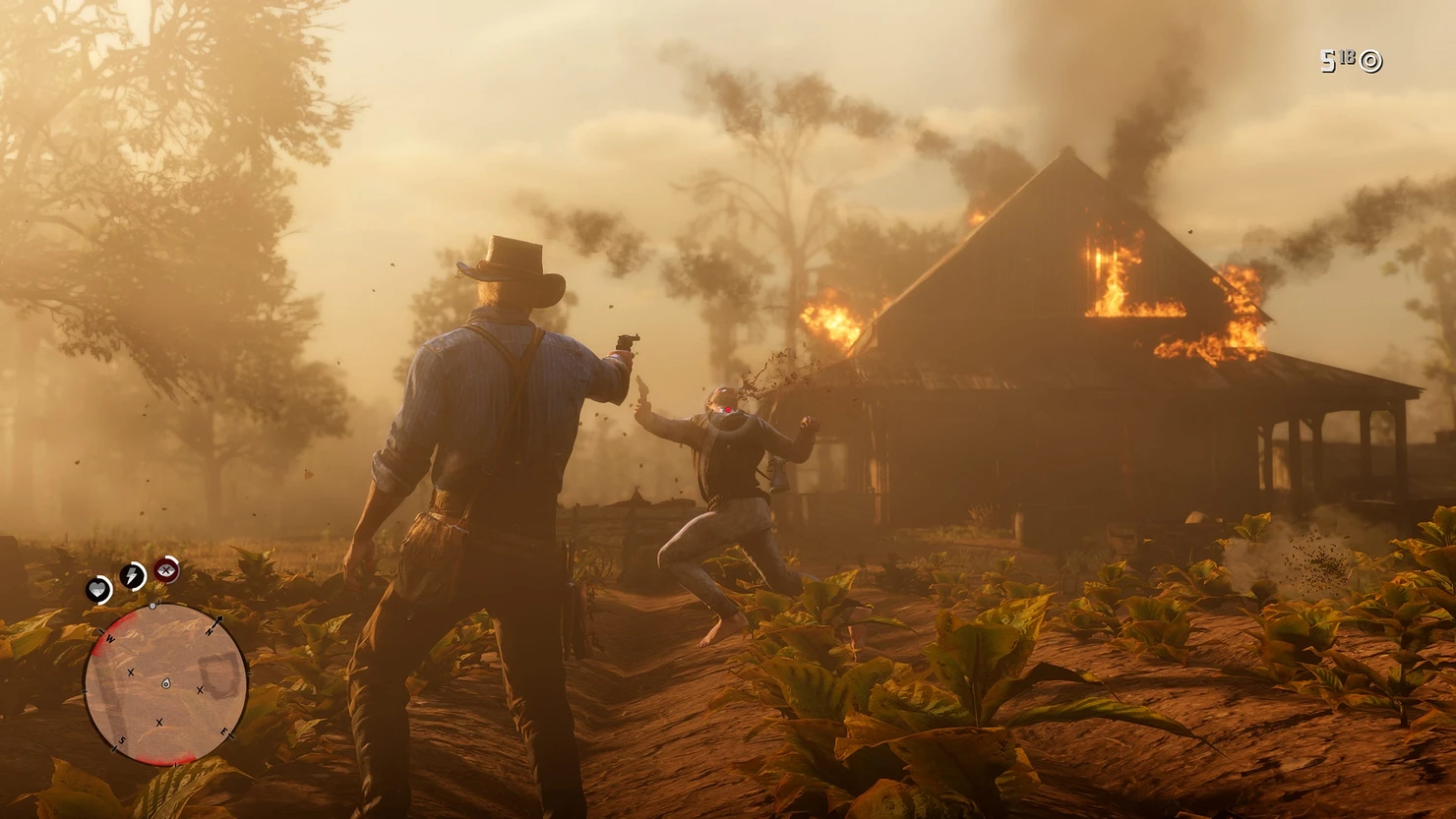Select the lightning bolt stamina core

[132, 576]
